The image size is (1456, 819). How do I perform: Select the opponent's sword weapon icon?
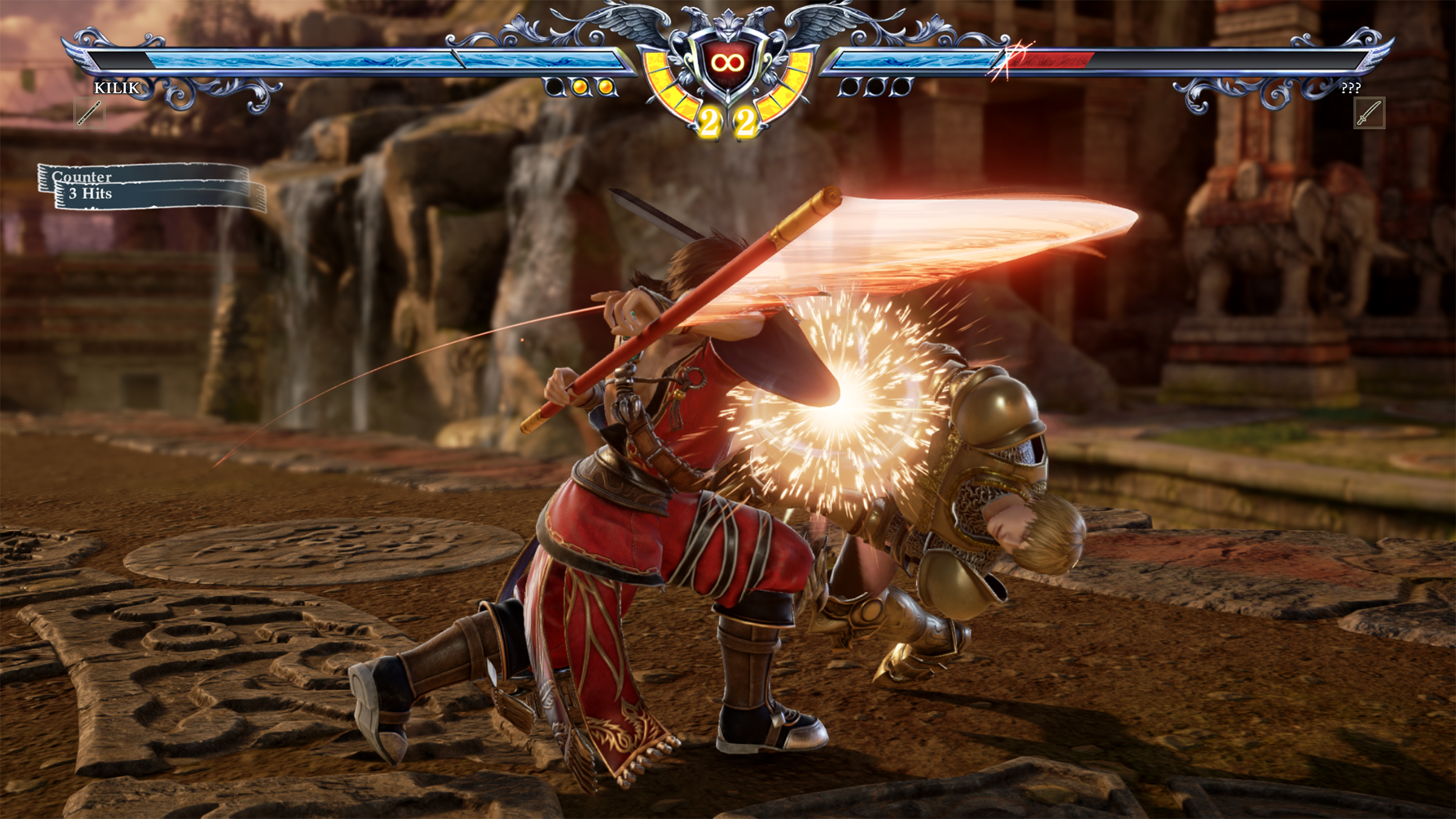coord(1369,113)
